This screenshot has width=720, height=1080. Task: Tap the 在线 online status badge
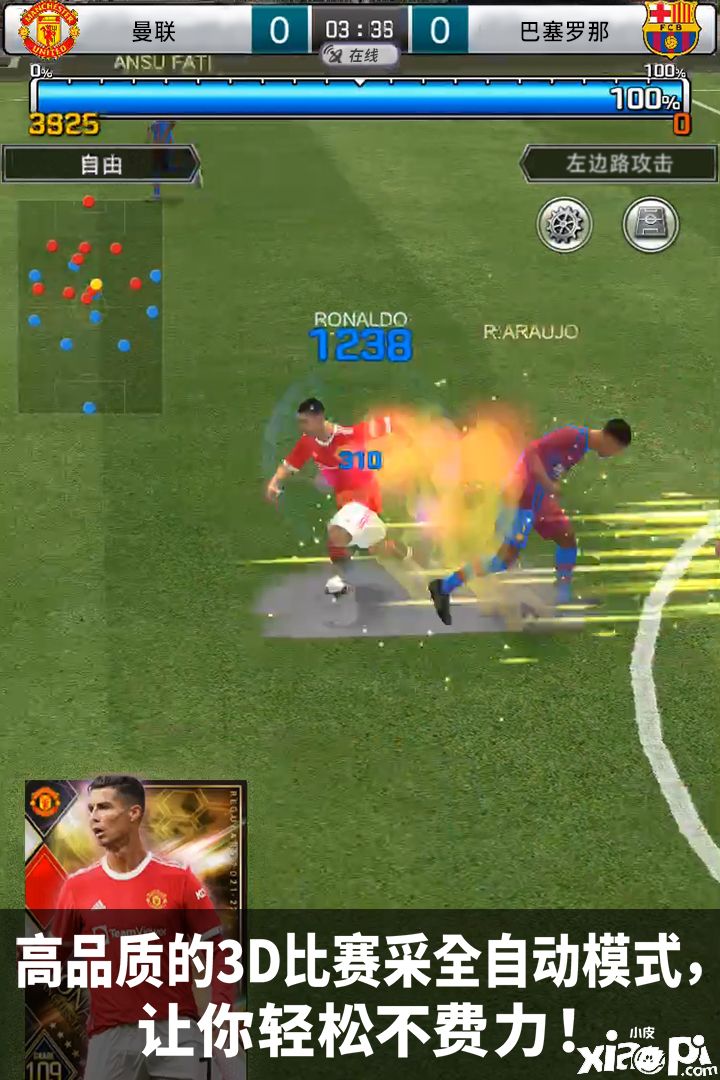click(x=359, y=56)
